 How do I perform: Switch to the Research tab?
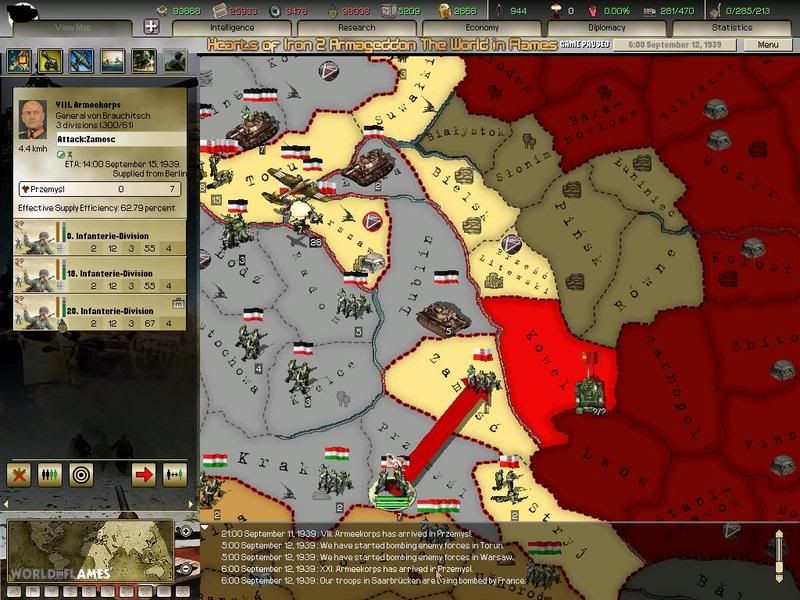point(355,28)
